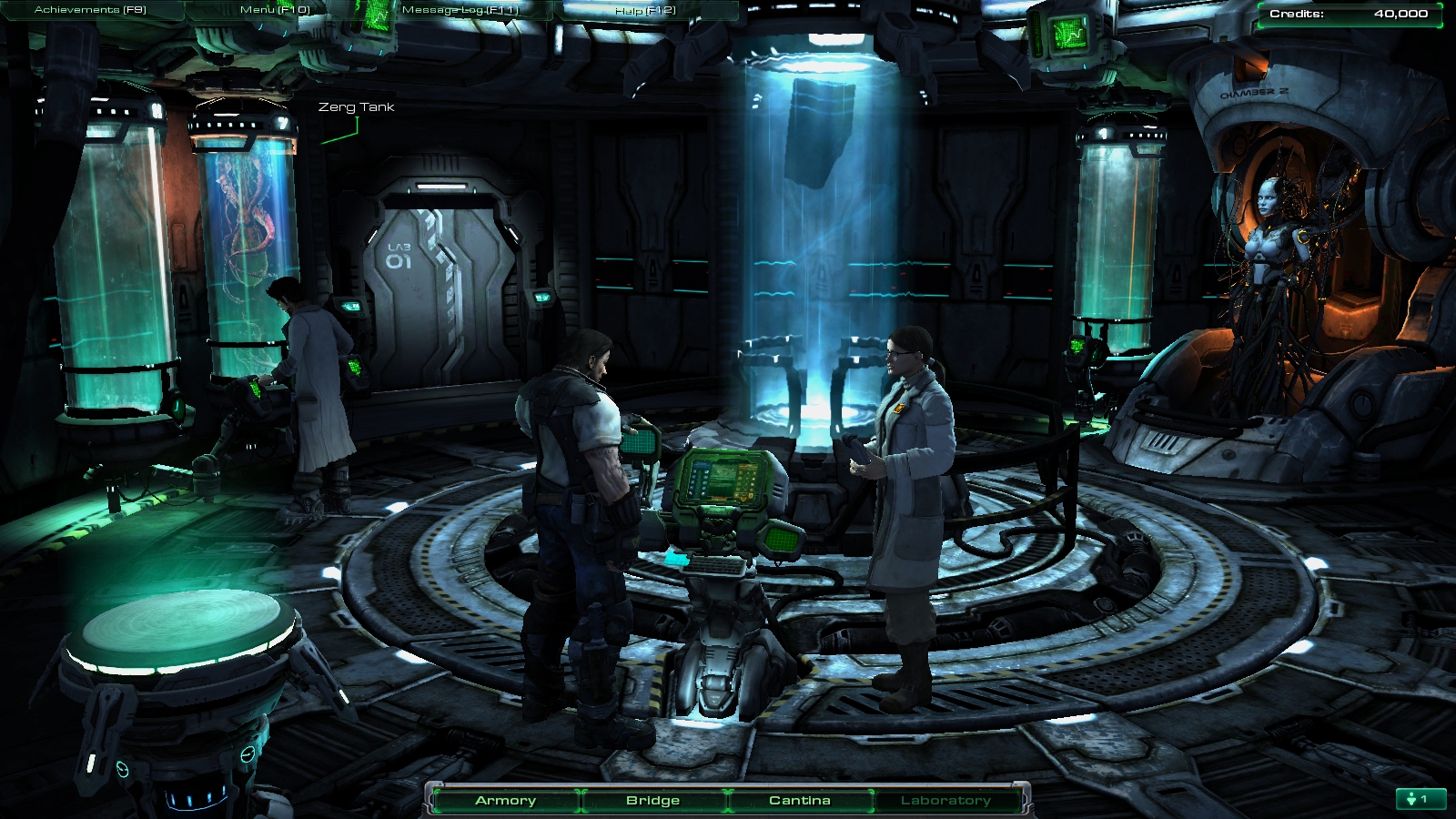Show the Message Log
Screen dimensions: 1456x819
(x=460, y=10)
